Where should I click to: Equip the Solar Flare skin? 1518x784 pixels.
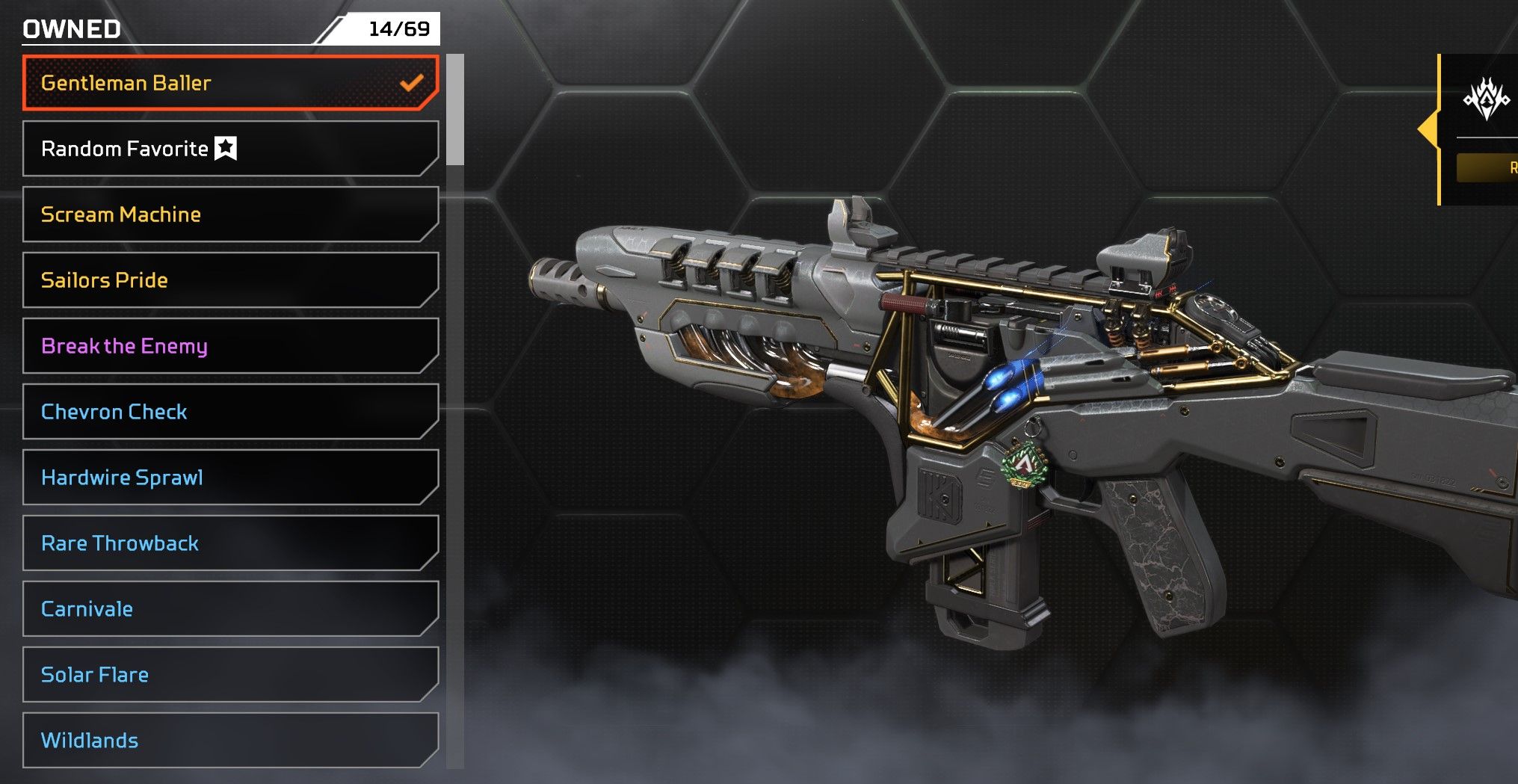pos(230,675)
